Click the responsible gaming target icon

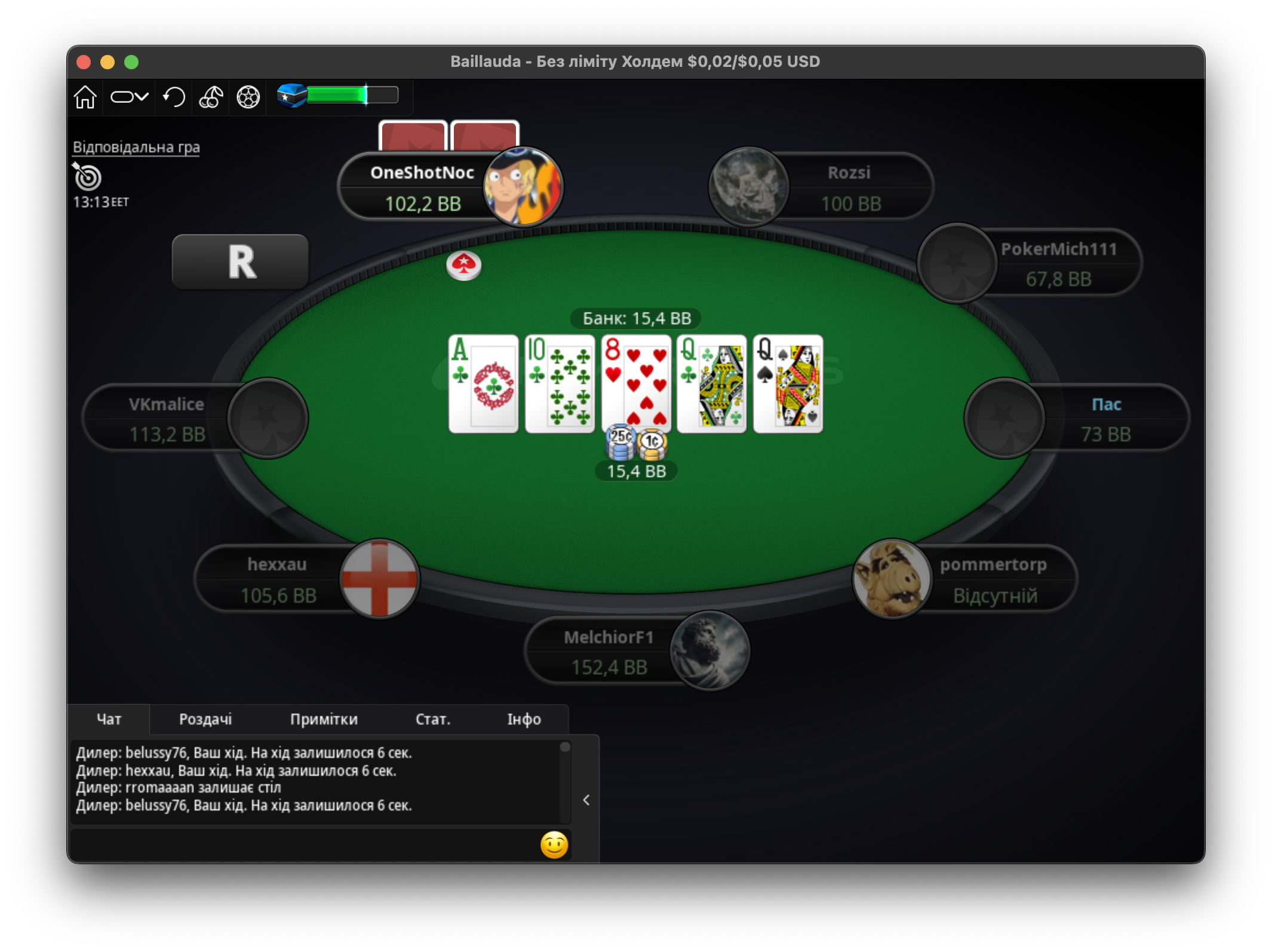87,178
